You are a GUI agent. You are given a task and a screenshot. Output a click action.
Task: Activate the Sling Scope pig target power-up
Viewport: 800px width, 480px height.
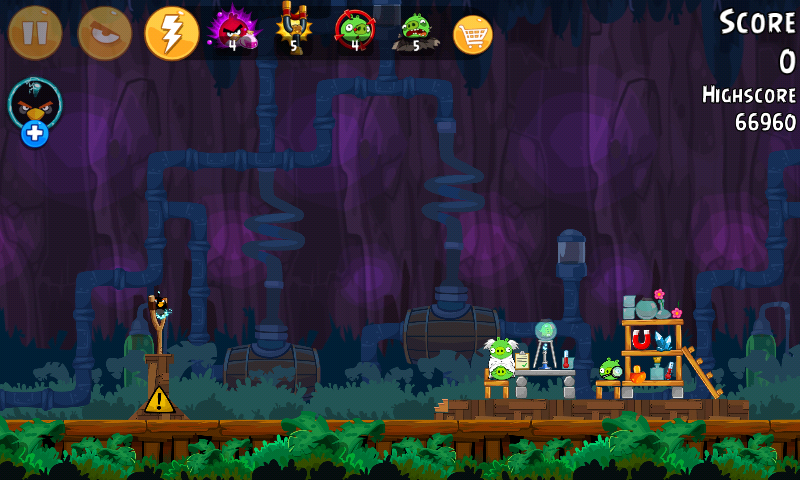pos(354,30)
